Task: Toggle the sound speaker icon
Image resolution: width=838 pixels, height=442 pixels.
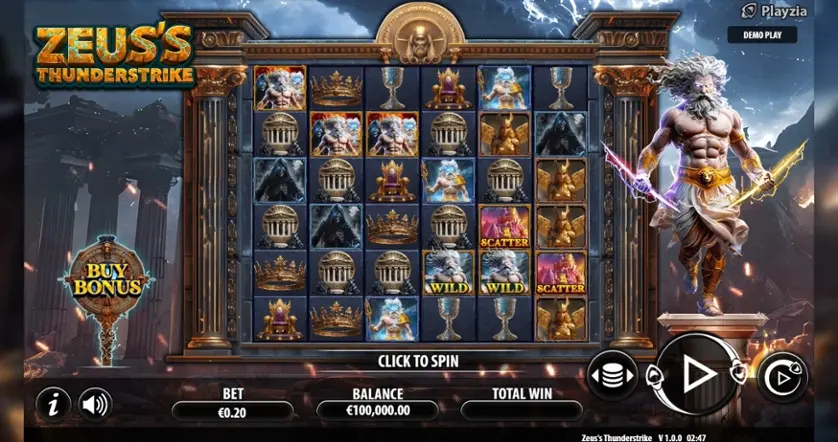Action: coord(95,404)
